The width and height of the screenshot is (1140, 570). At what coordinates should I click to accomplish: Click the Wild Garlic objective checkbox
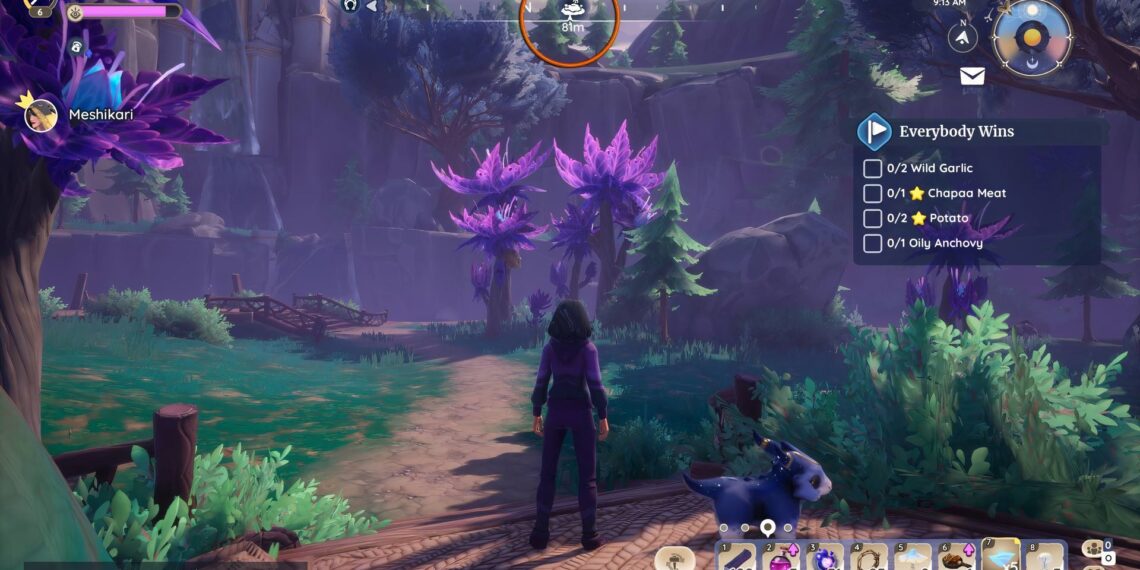(872, 168)
